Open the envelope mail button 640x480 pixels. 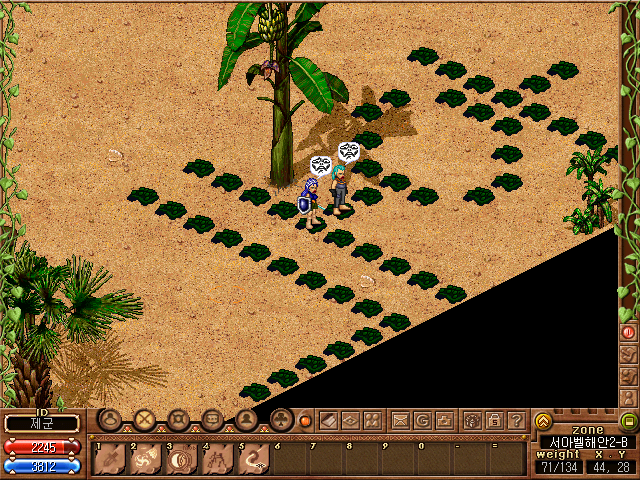click(x=400, y=421)
